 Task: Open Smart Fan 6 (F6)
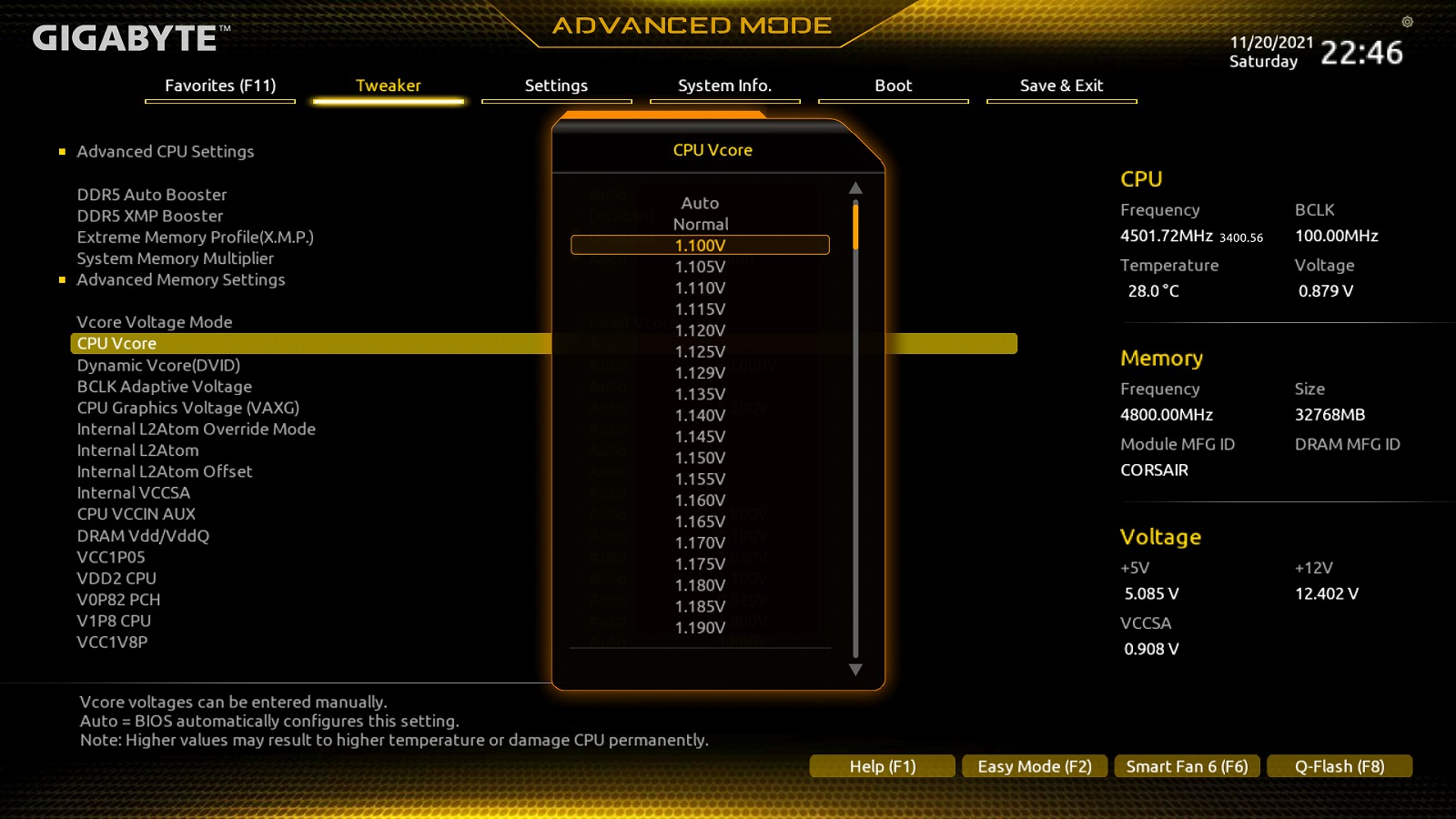pos(1187,766)
